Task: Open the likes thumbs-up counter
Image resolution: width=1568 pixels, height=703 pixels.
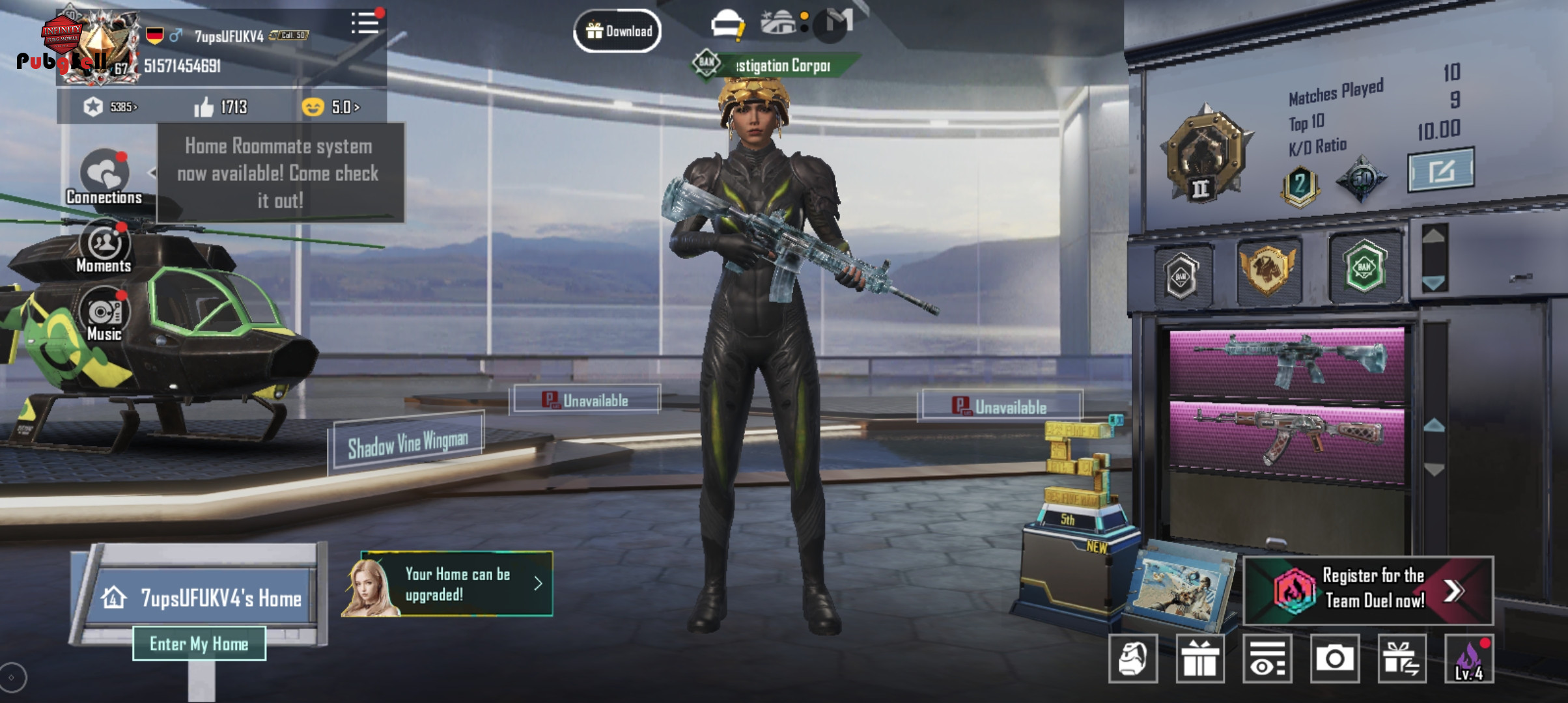Action: coord(221,107)
